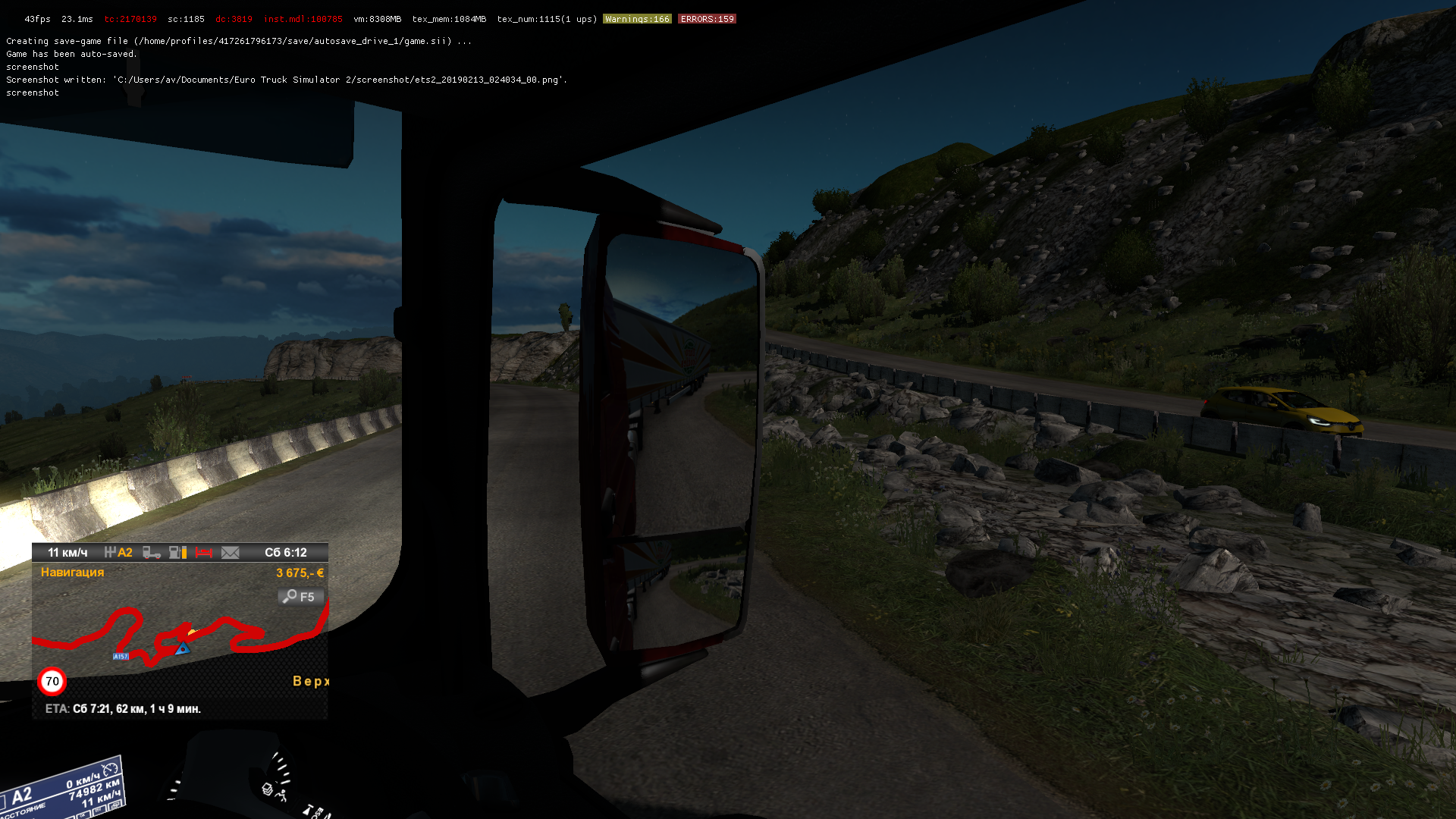Open the mail envelope messages icon
This screenshot has width=1456, height=819.
(x=230, y=553)
